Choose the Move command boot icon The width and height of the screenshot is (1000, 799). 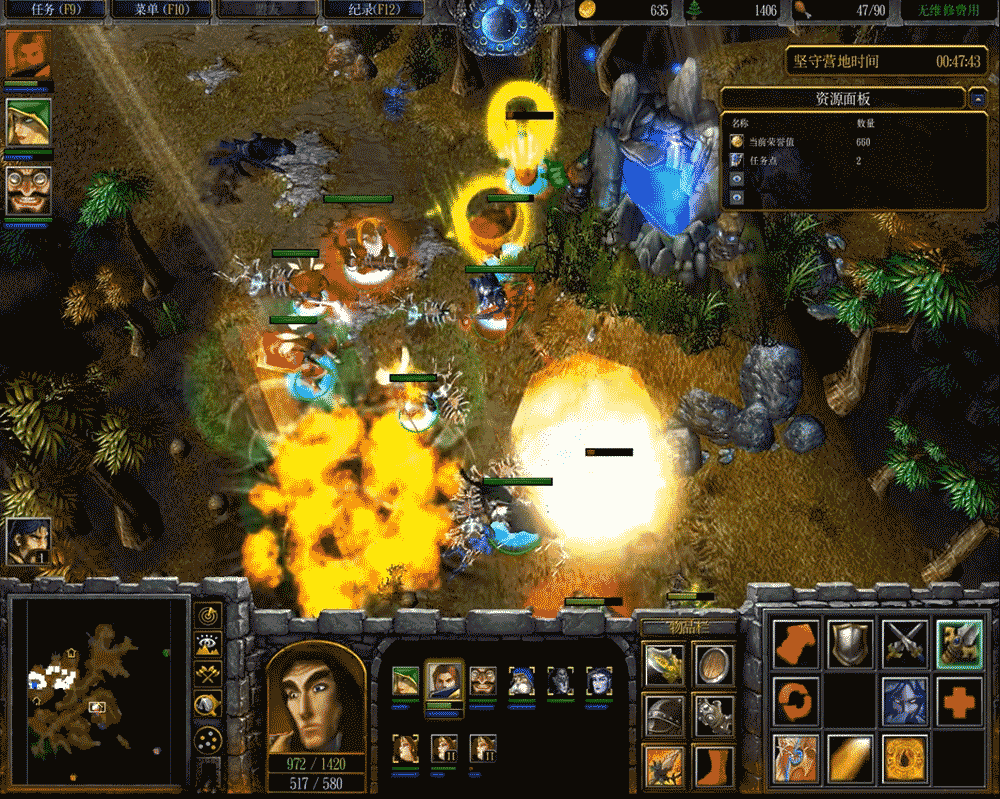click(x=796, y=643)
